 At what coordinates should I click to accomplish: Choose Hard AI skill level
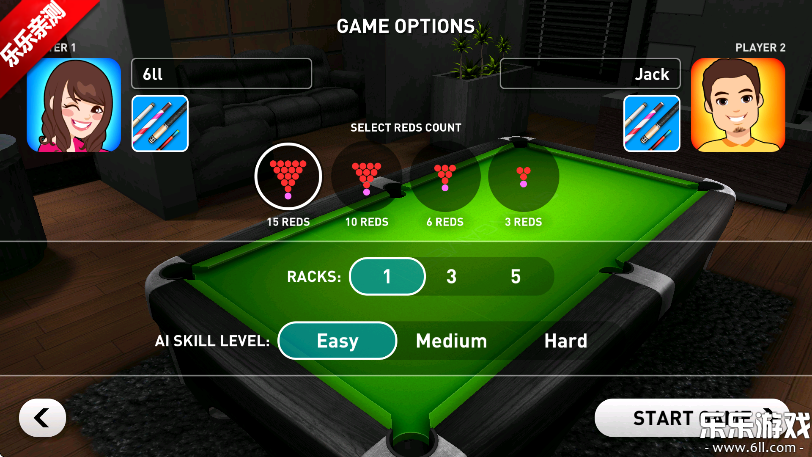565,341
